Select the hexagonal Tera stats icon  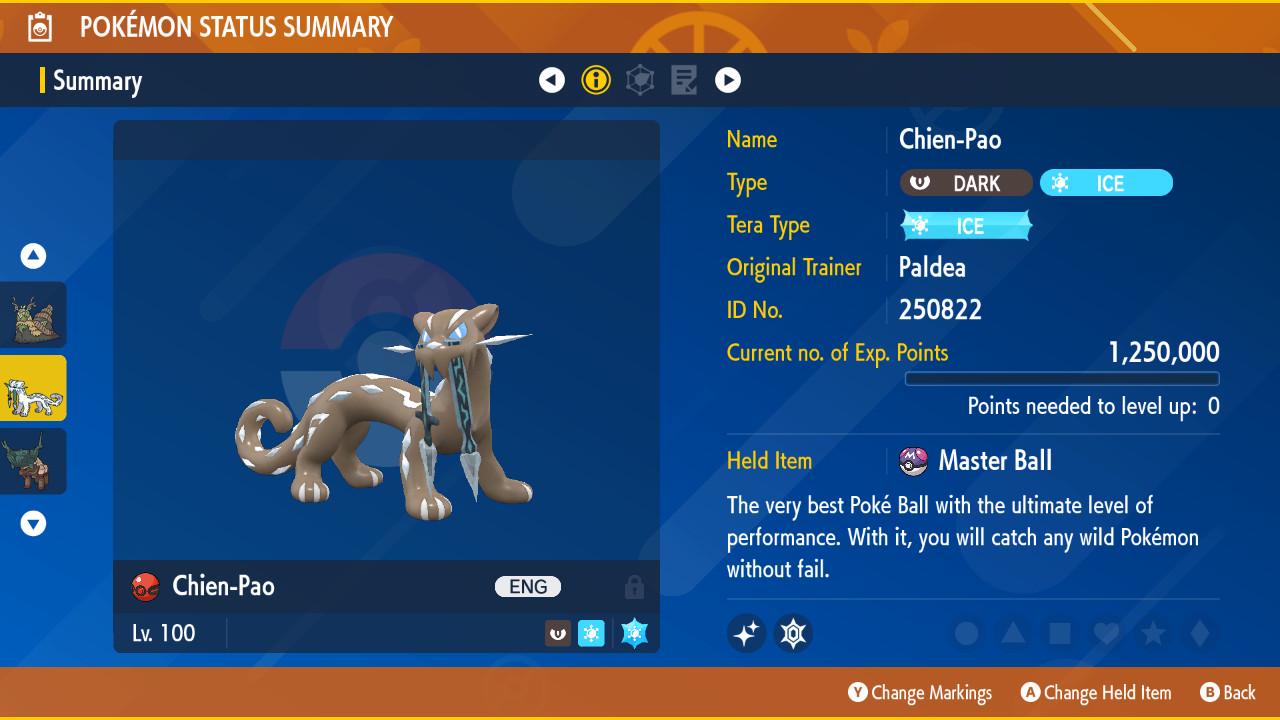[x=640, y=80]
